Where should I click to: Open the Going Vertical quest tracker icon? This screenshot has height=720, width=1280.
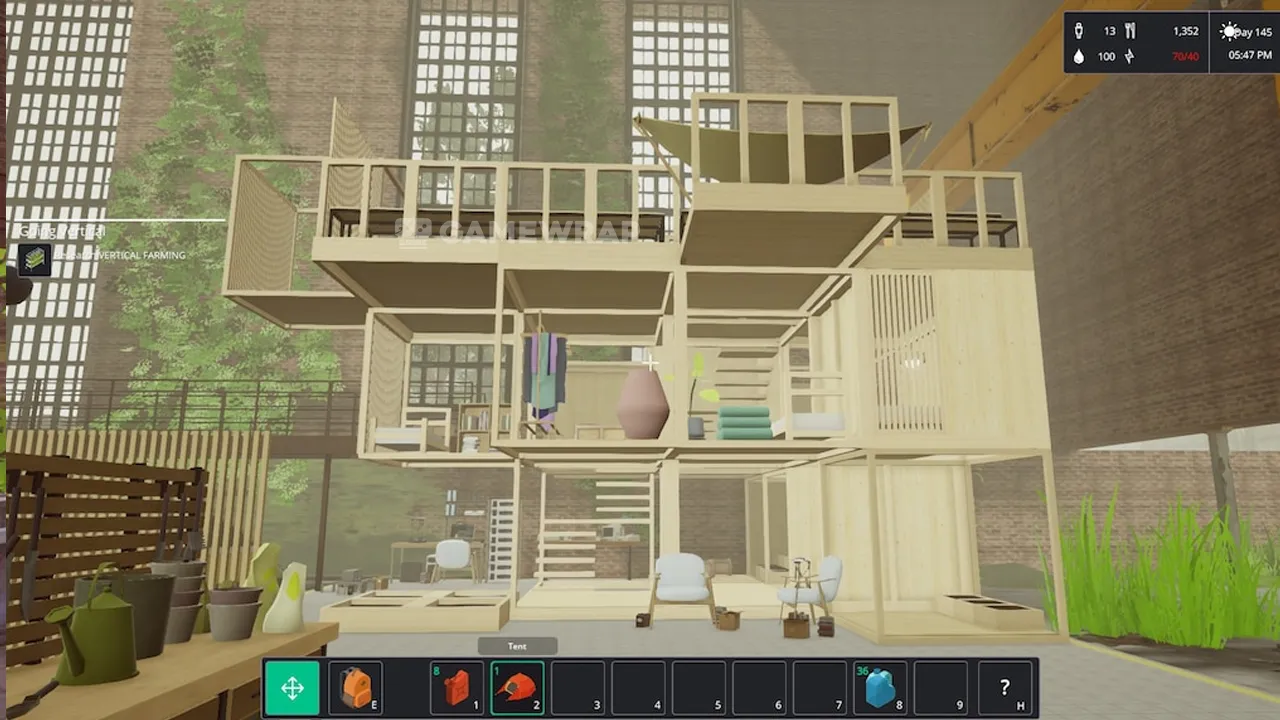[x=35, y=259]
